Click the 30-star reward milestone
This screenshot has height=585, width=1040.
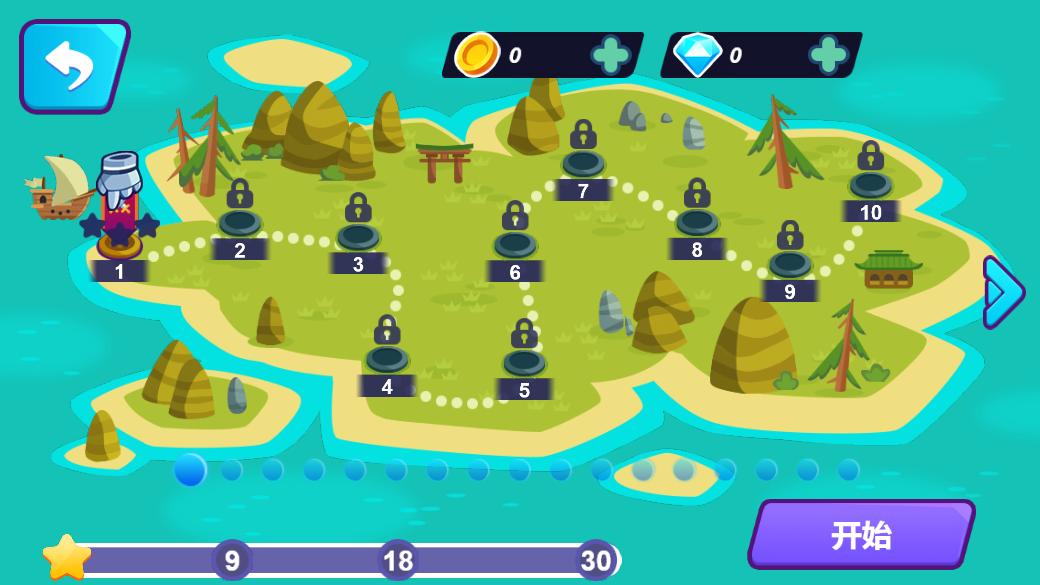coord(596,561)
